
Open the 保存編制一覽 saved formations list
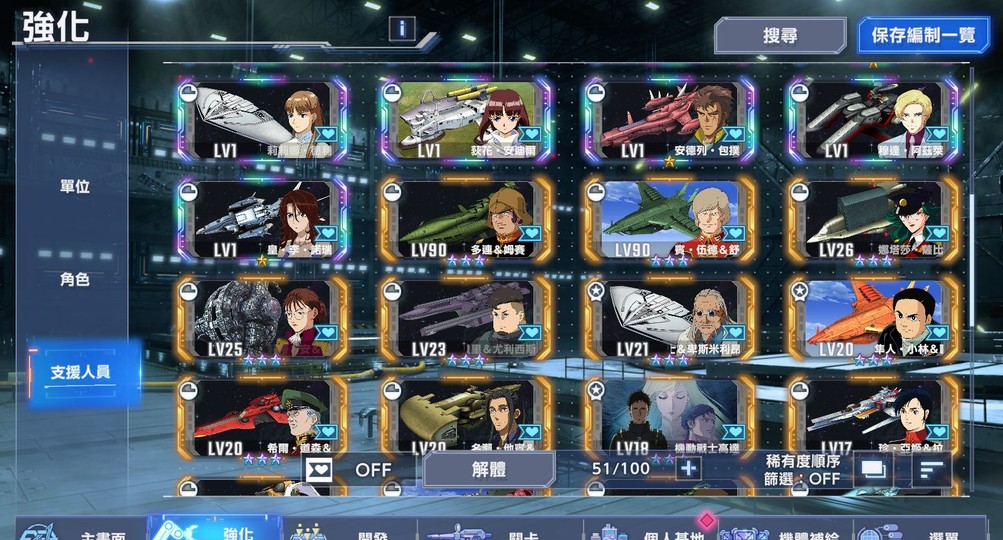pos(922,36)
